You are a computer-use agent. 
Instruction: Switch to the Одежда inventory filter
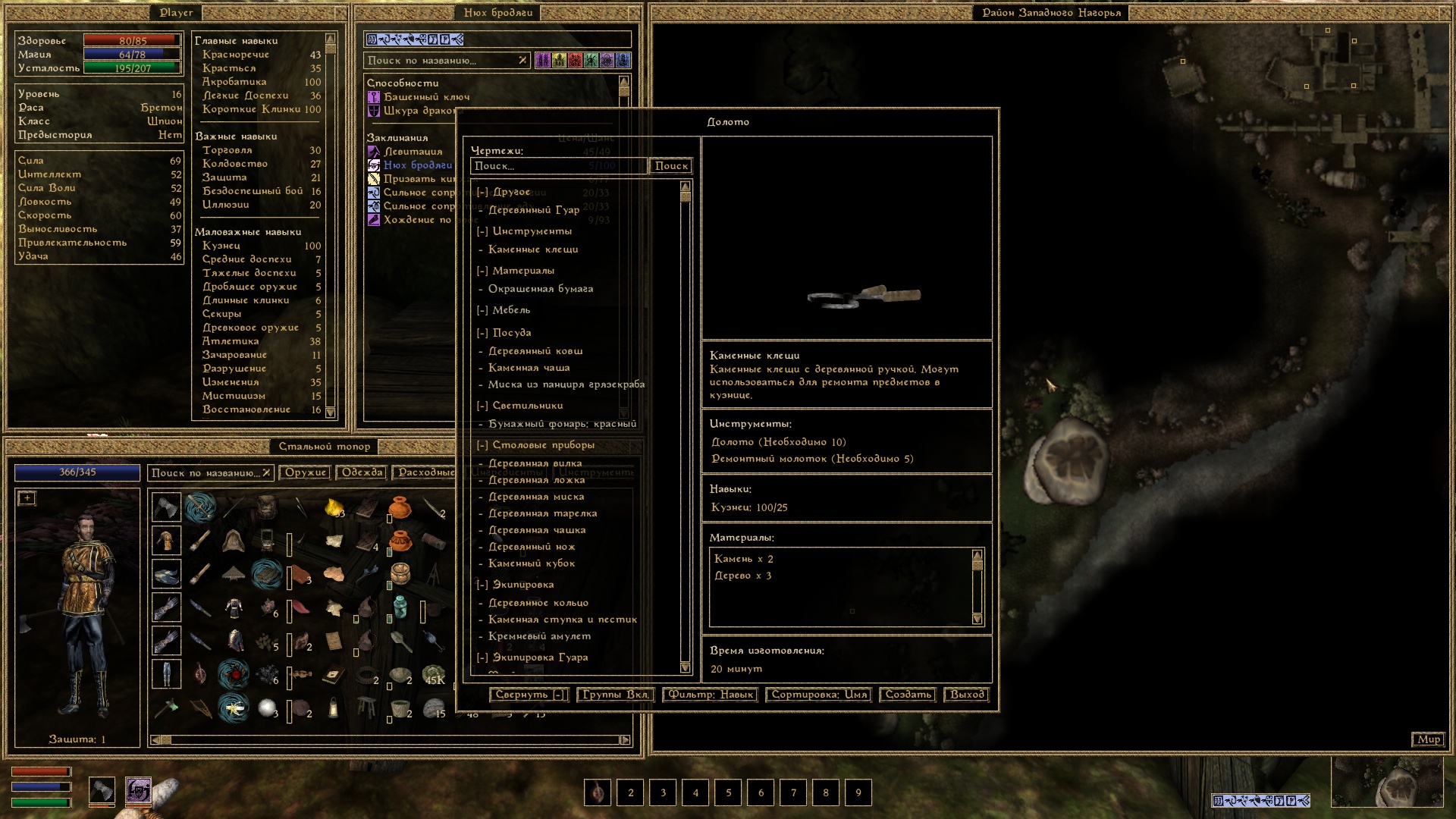(x=362, y=472)
